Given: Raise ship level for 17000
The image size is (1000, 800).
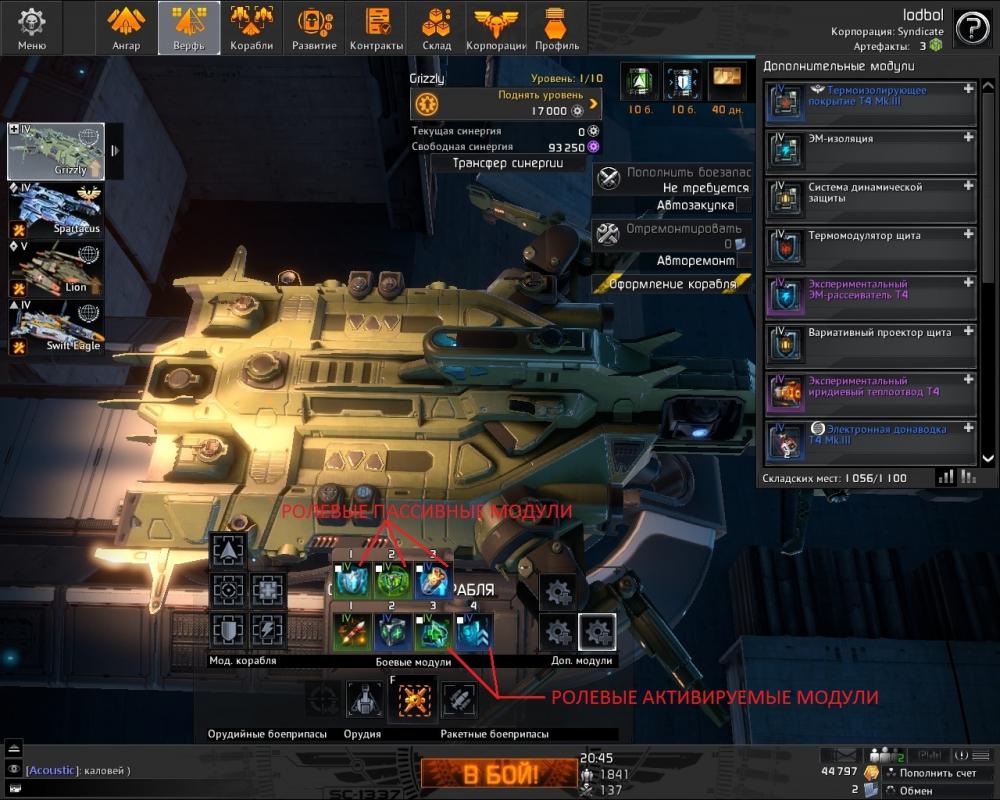Looking at the screenshot, I should pyautogui.click(x=507, y=103).
